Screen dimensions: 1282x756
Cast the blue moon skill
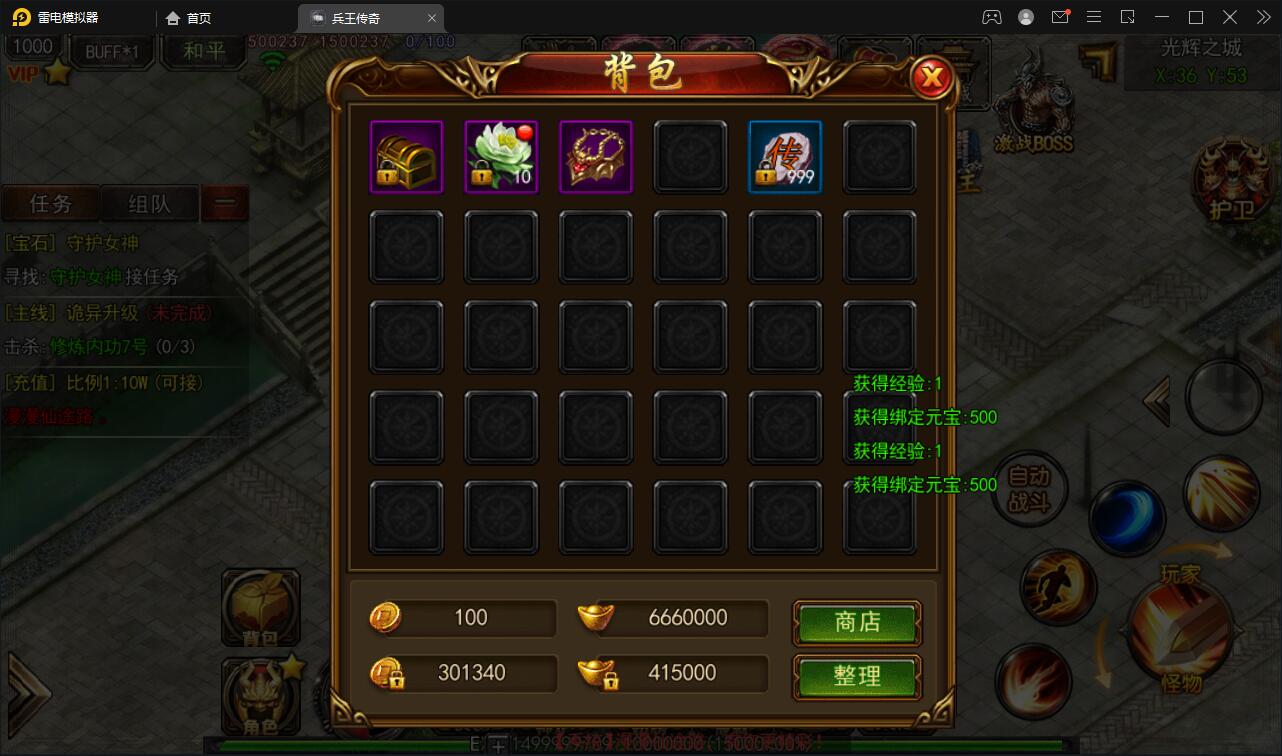pos(1130,518)
